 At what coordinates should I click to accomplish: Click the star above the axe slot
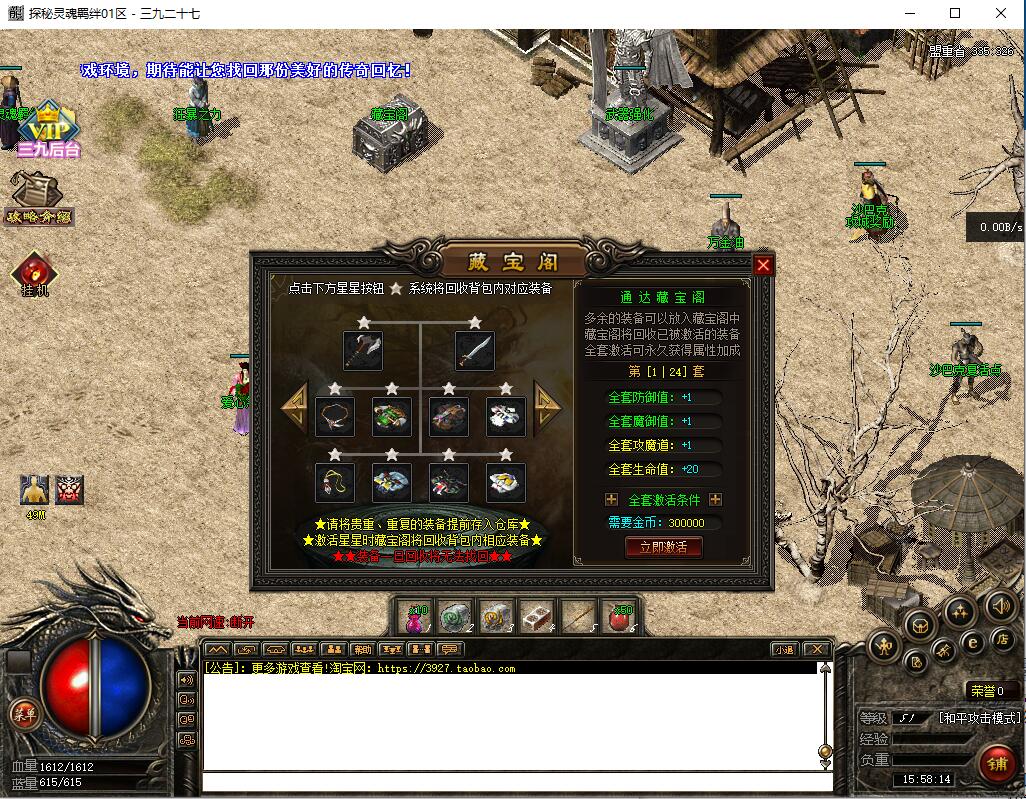click(x=363, y=322)
